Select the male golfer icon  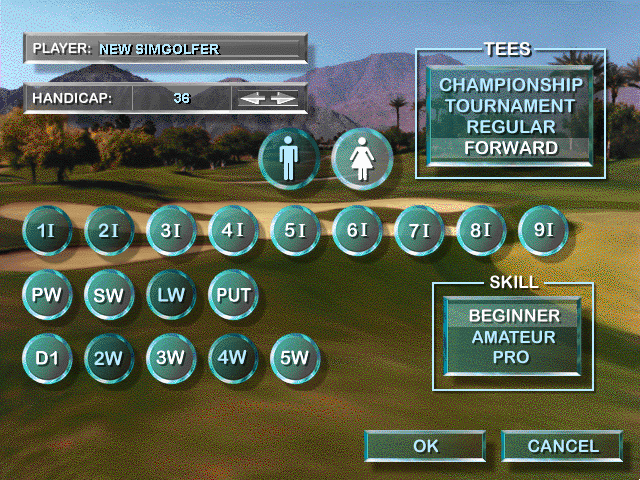click(x=289, y=159)
